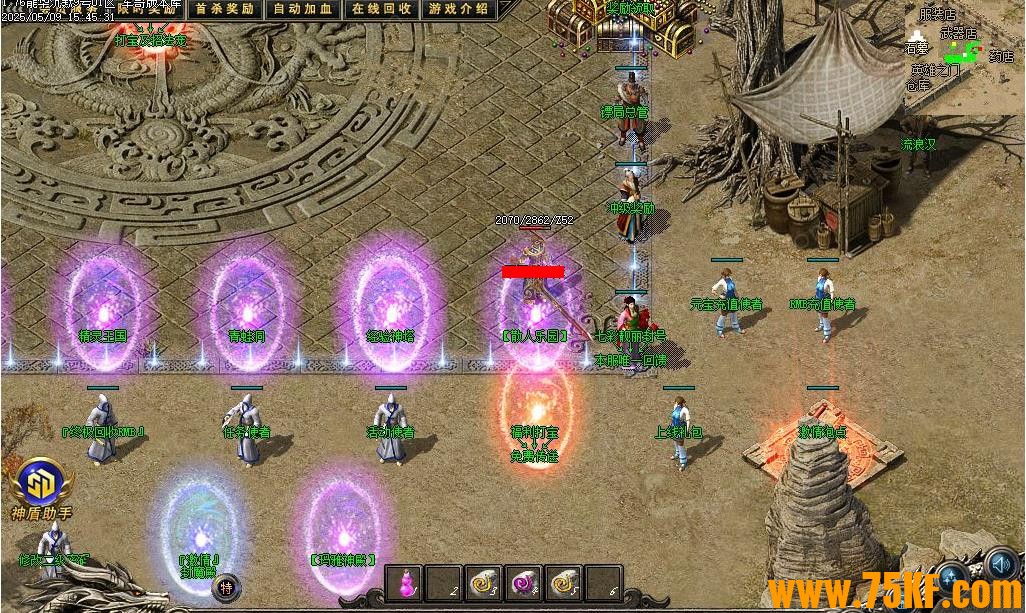The width and height of the screenshot is (1026, 613).
Task: Toggle the 自动加血 auto-heal button
Action: pos(302,9)
